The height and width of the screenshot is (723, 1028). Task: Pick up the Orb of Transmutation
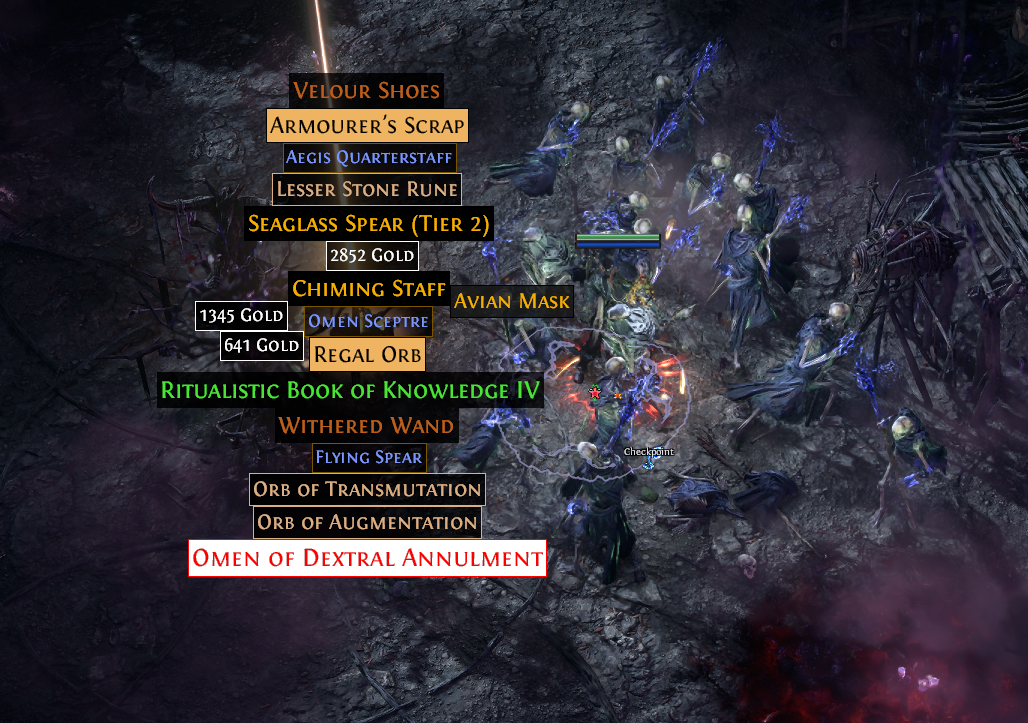click(367, 490)
